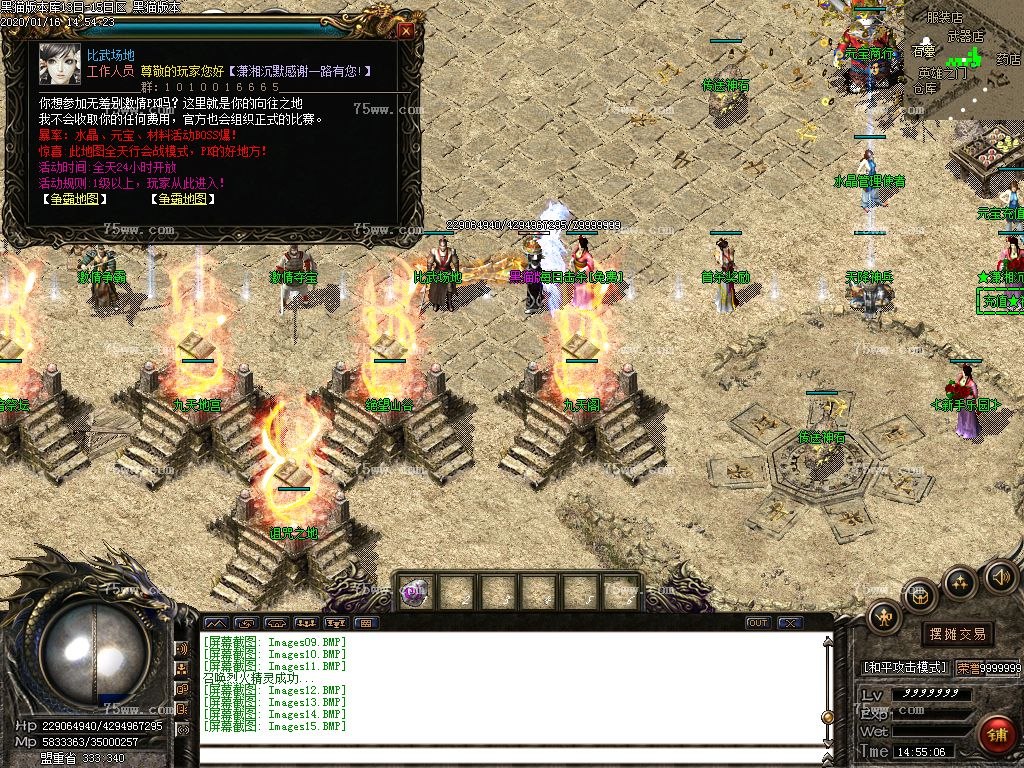
Task: Click the X button above the chat log
Action: pyautogui.click(x=791, y=623)
